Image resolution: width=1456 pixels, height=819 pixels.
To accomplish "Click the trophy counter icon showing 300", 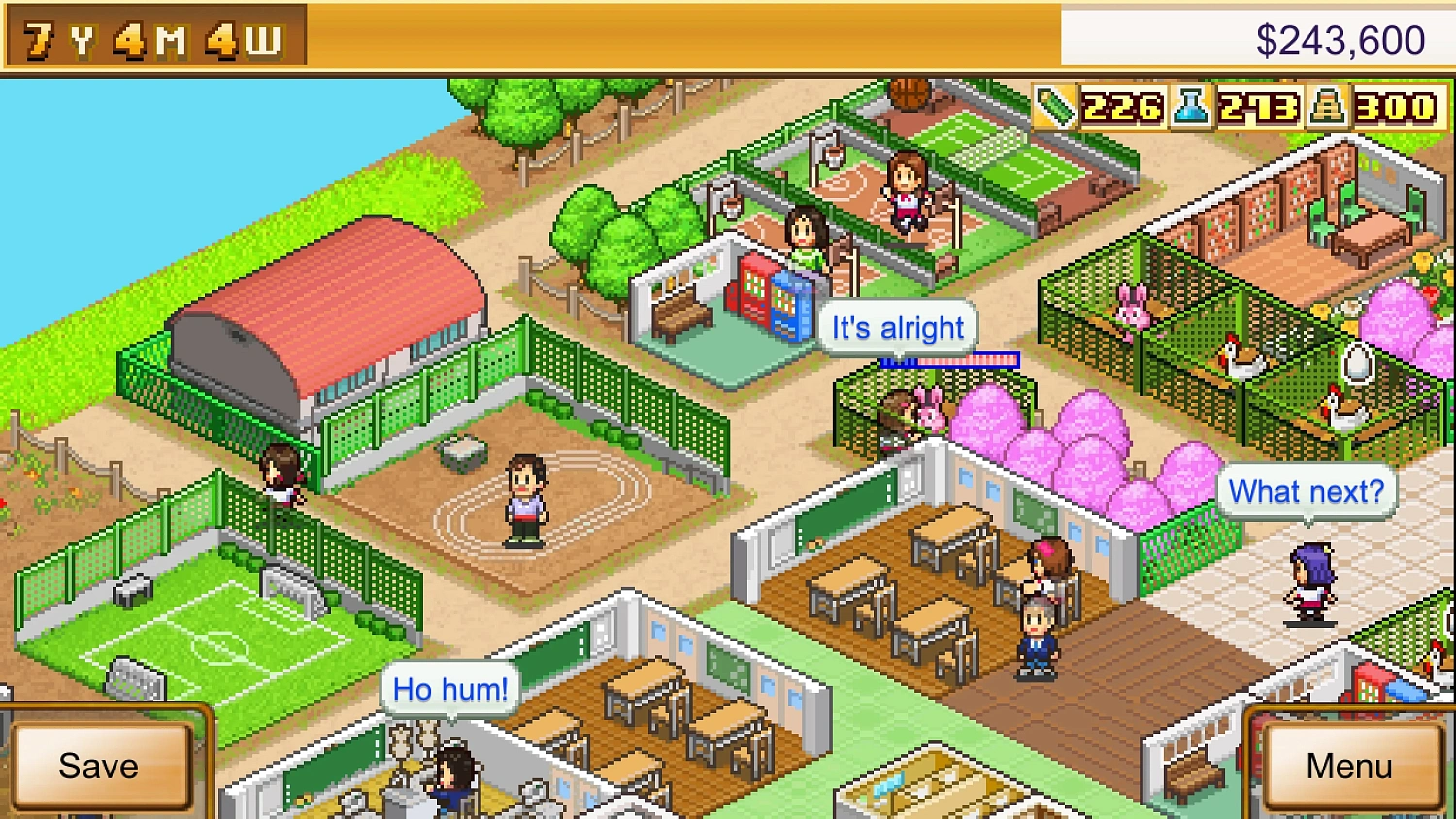I will point(1330,109).
